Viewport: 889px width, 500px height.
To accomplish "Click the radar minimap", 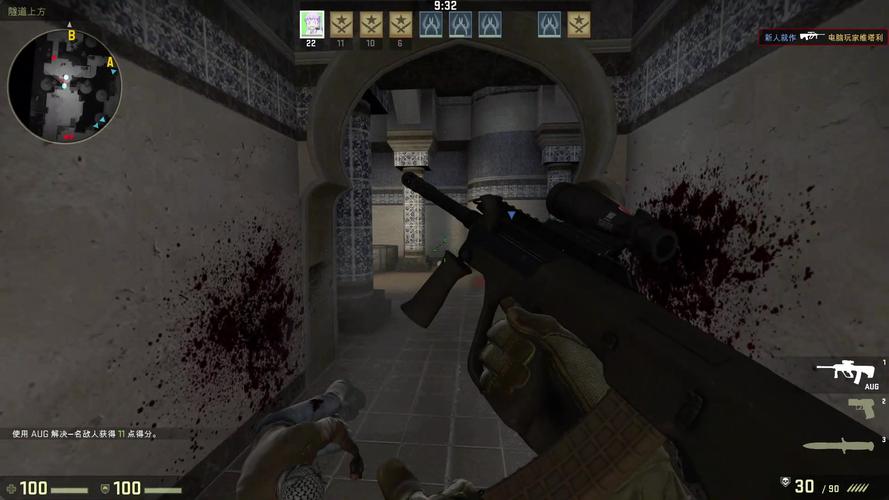I will [65, 86].
